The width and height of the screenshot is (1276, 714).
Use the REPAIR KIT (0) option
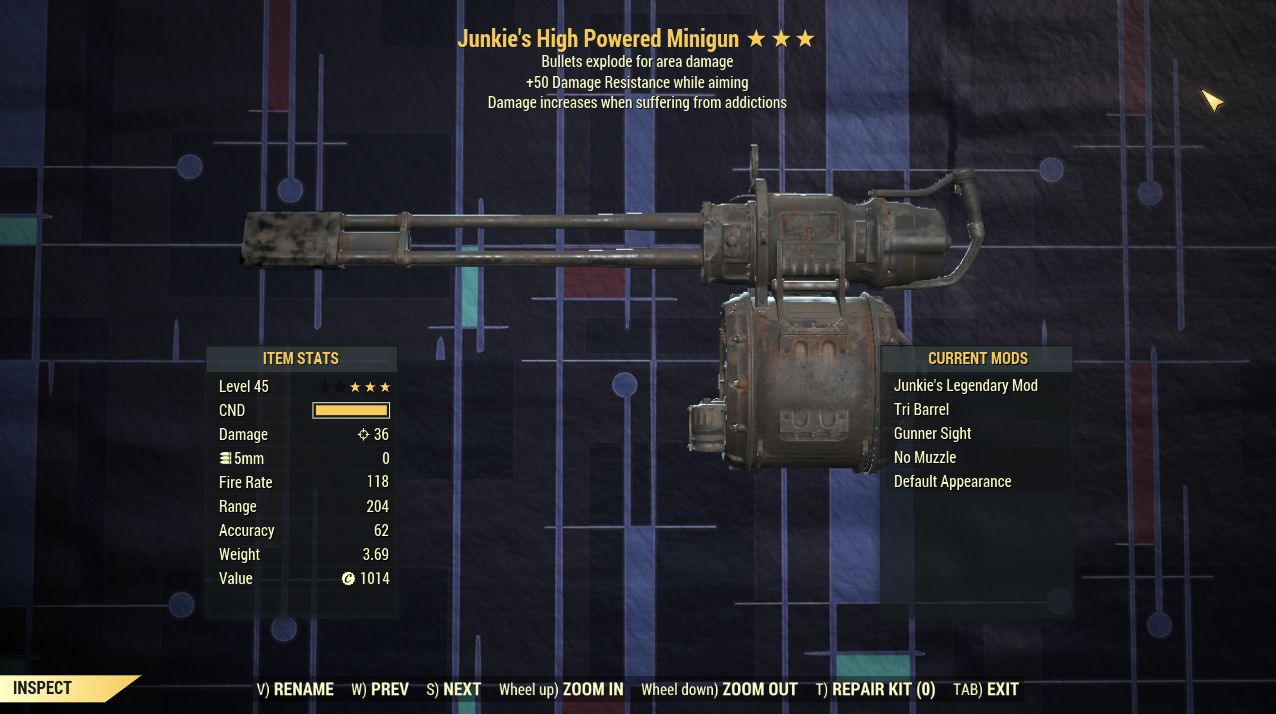click(x=875, y=689)
